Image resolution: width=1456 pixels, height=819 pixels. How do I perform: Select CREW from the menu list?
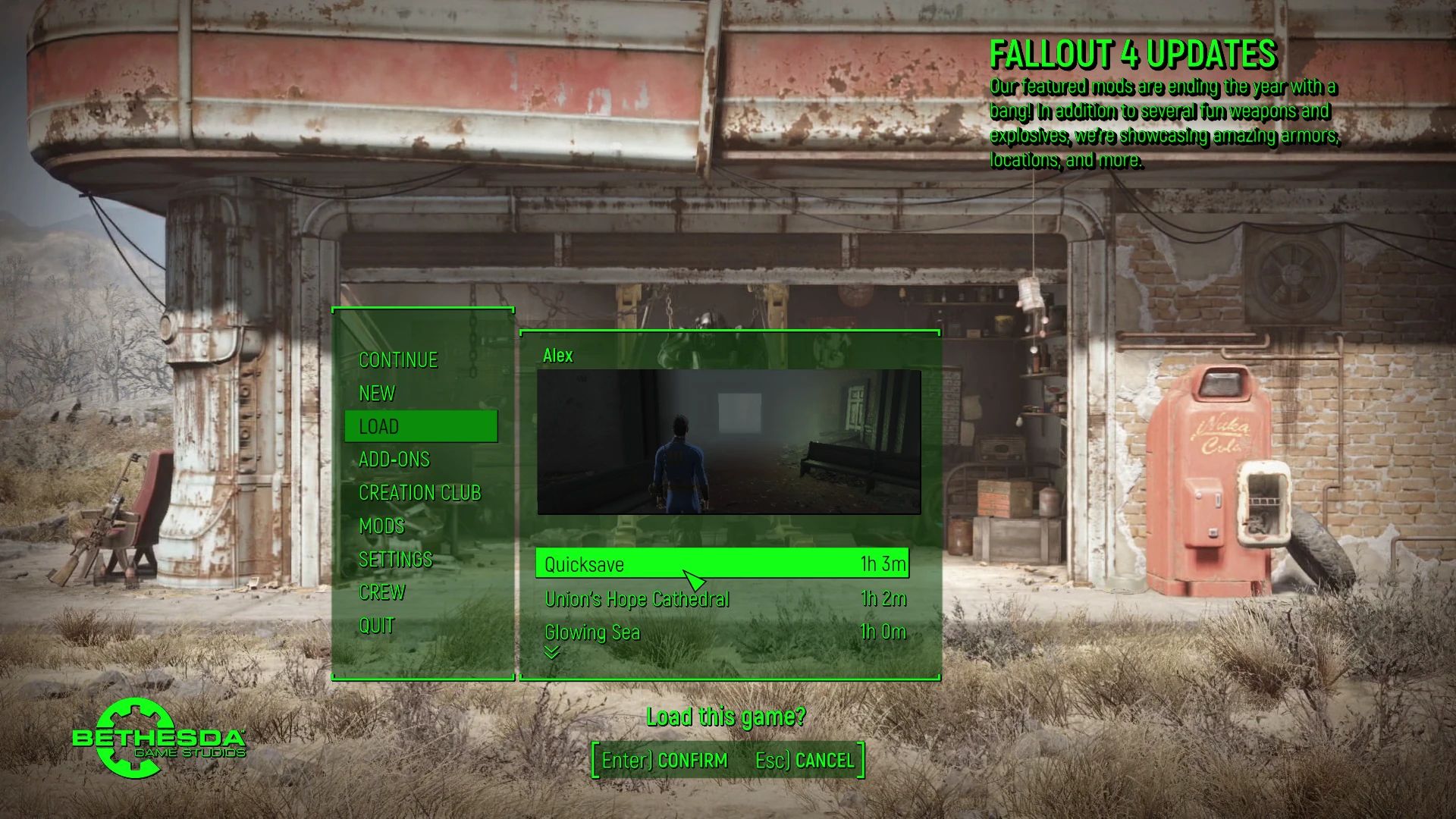tap(382, 592)
